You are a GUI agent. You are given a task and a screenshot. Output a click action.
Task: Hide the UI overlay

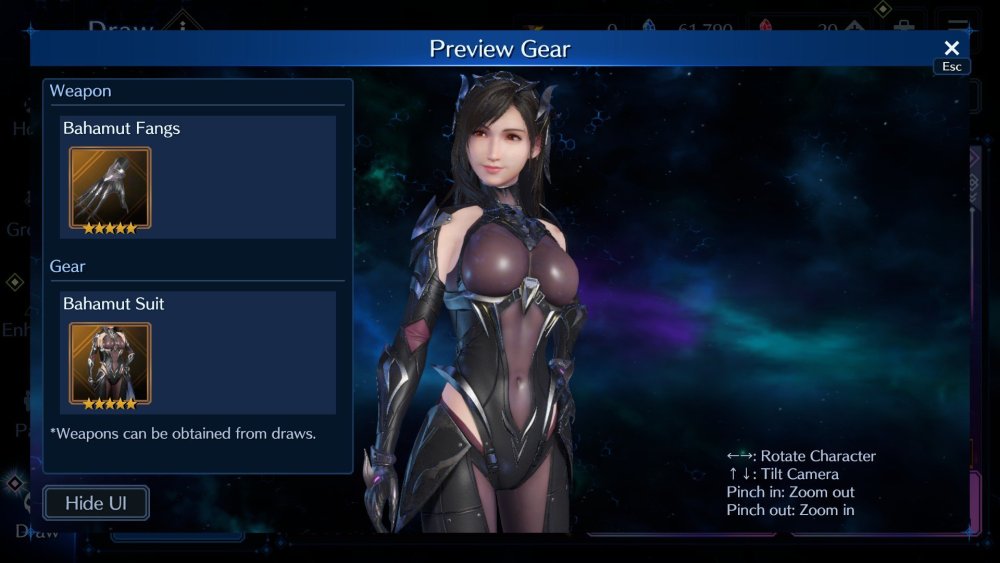96,503
